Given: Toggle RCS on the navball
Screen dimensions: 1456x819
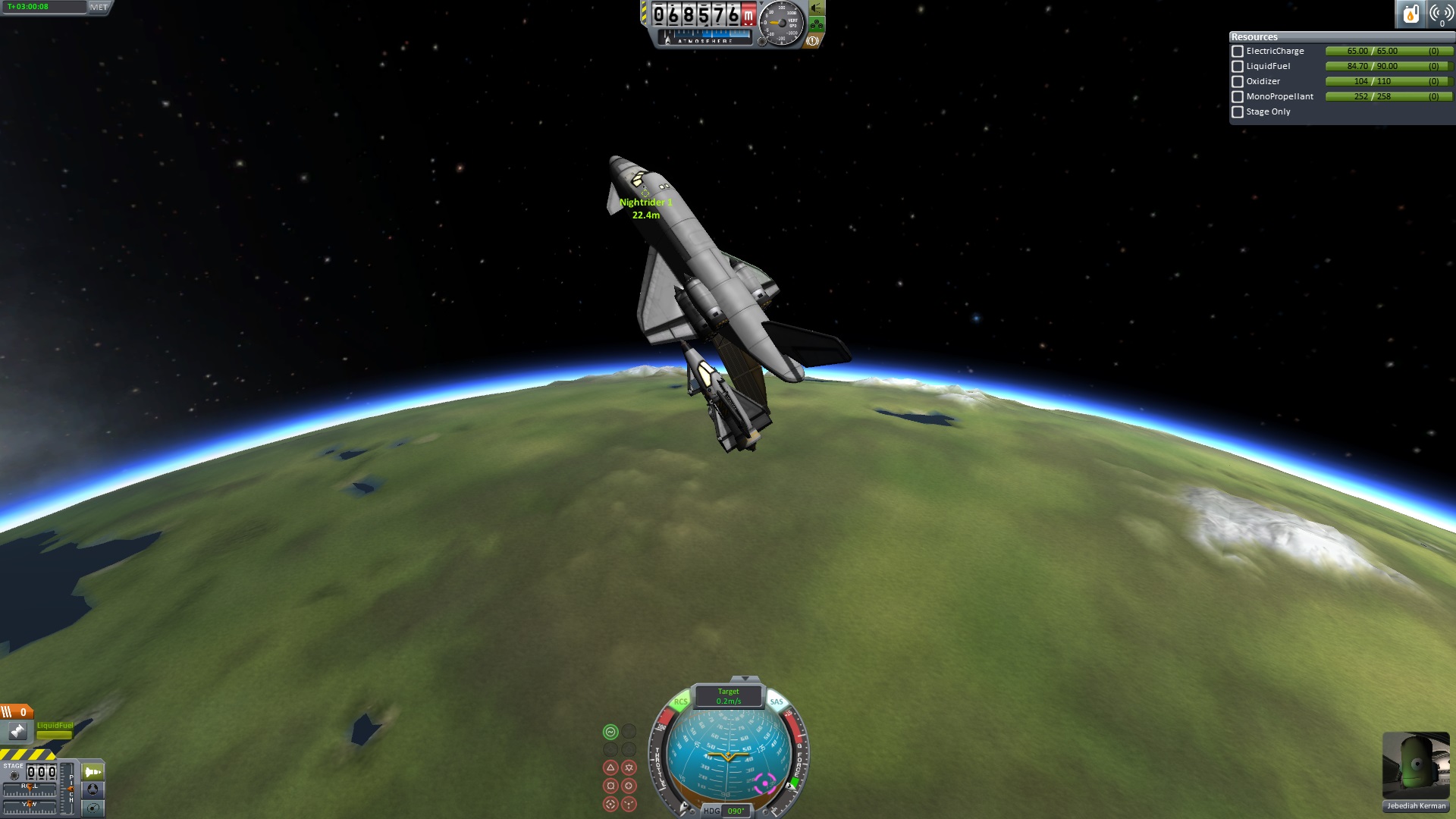Looking at the screenshot, I should [x=680, y=701].
